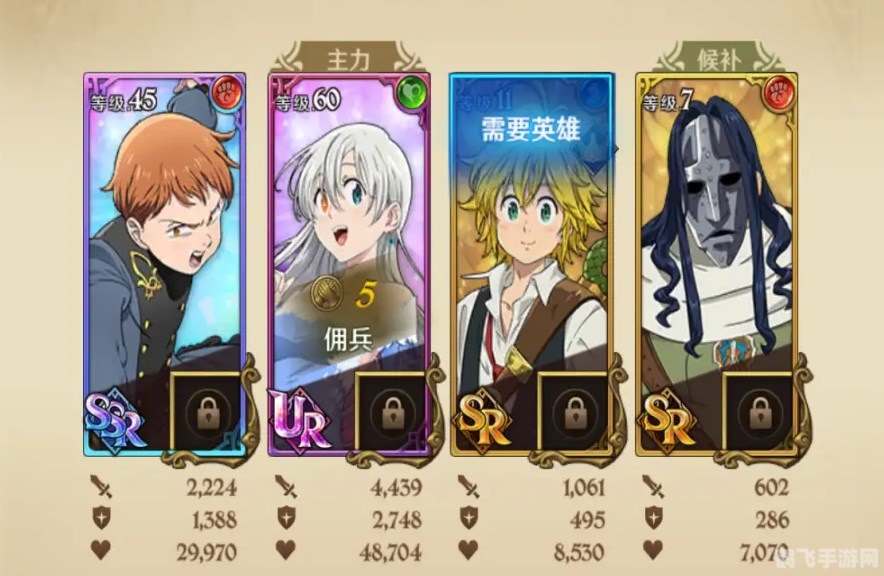Choose the level 60 UR silver-haired mercenary card
Image resolution: width=884 pixels, height=576 pixels.
[x=348, y=230]
